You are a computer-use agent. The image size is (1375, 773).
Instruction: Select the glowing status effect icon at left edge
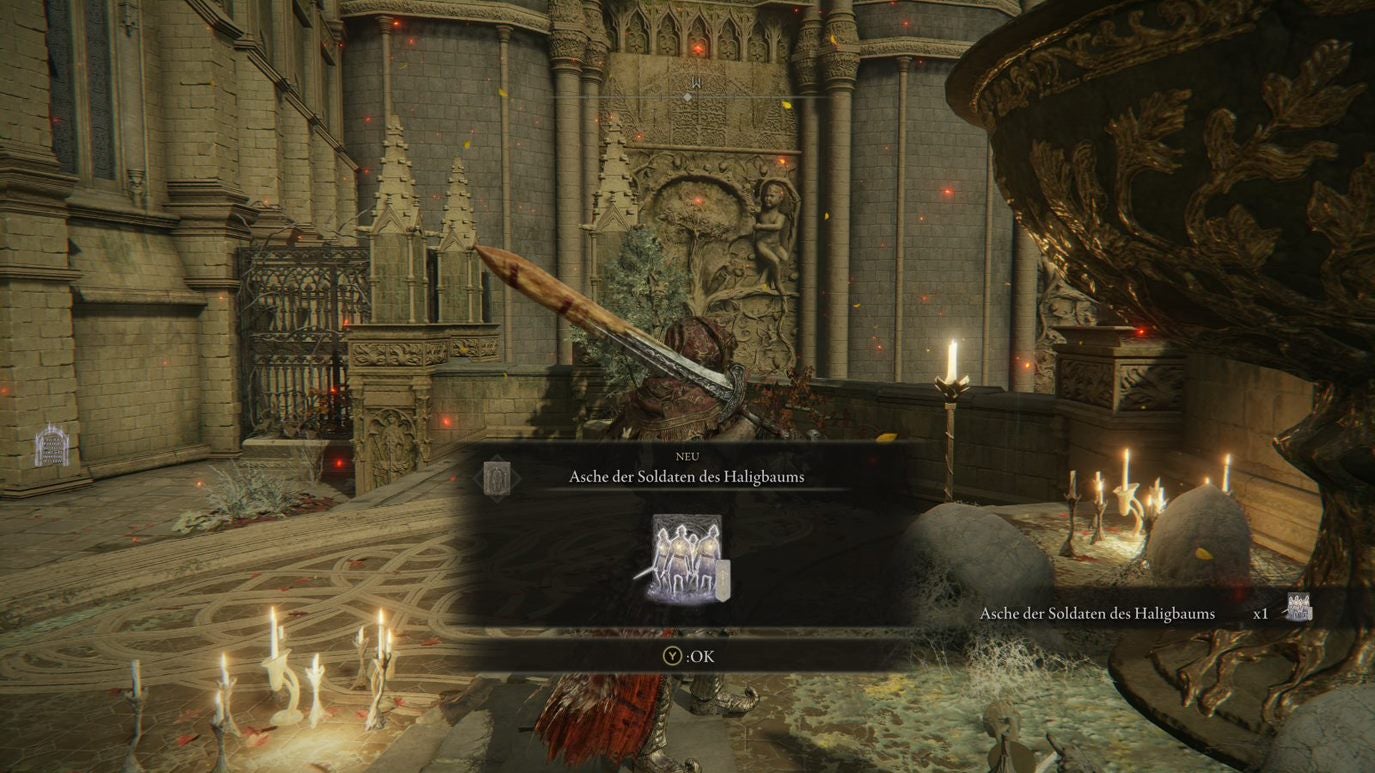coord(52,446)
